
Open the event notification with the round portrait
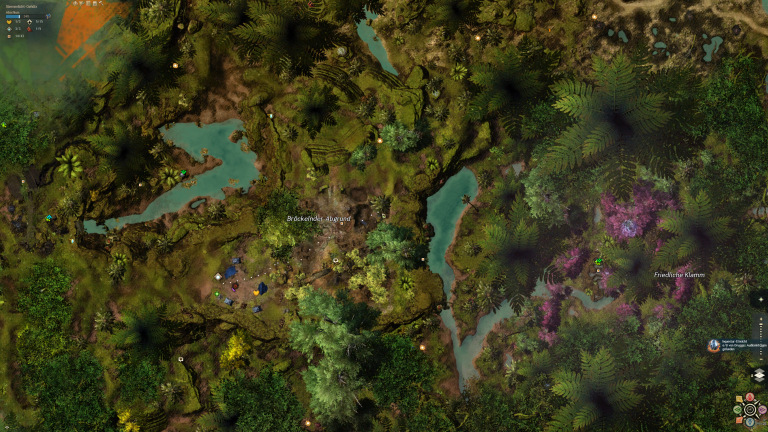point(714,344)
